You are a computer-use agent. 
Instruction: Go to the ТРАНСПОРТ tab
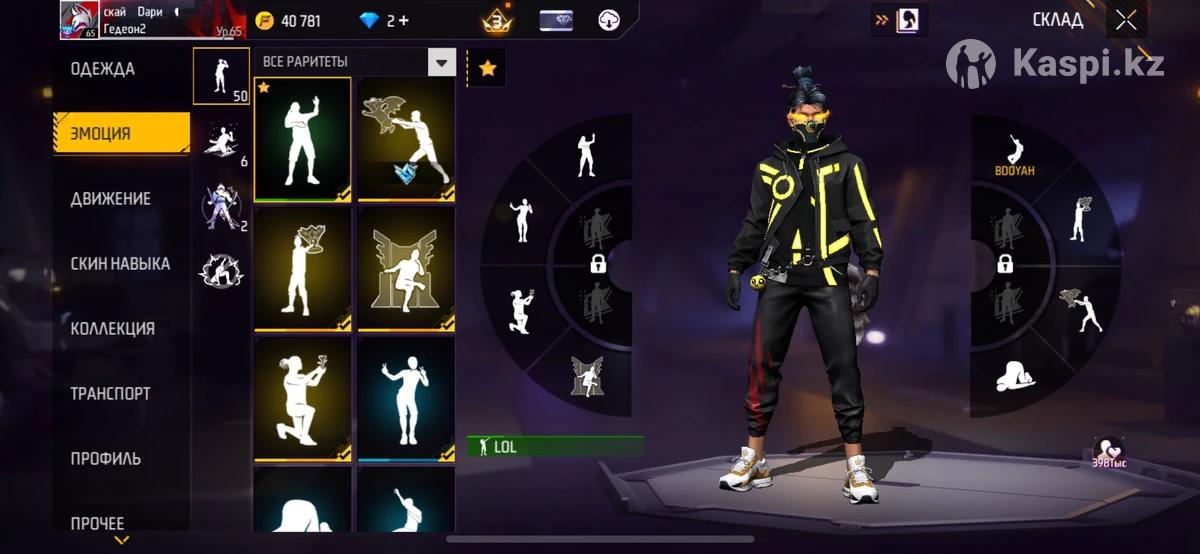pos(110,393)
